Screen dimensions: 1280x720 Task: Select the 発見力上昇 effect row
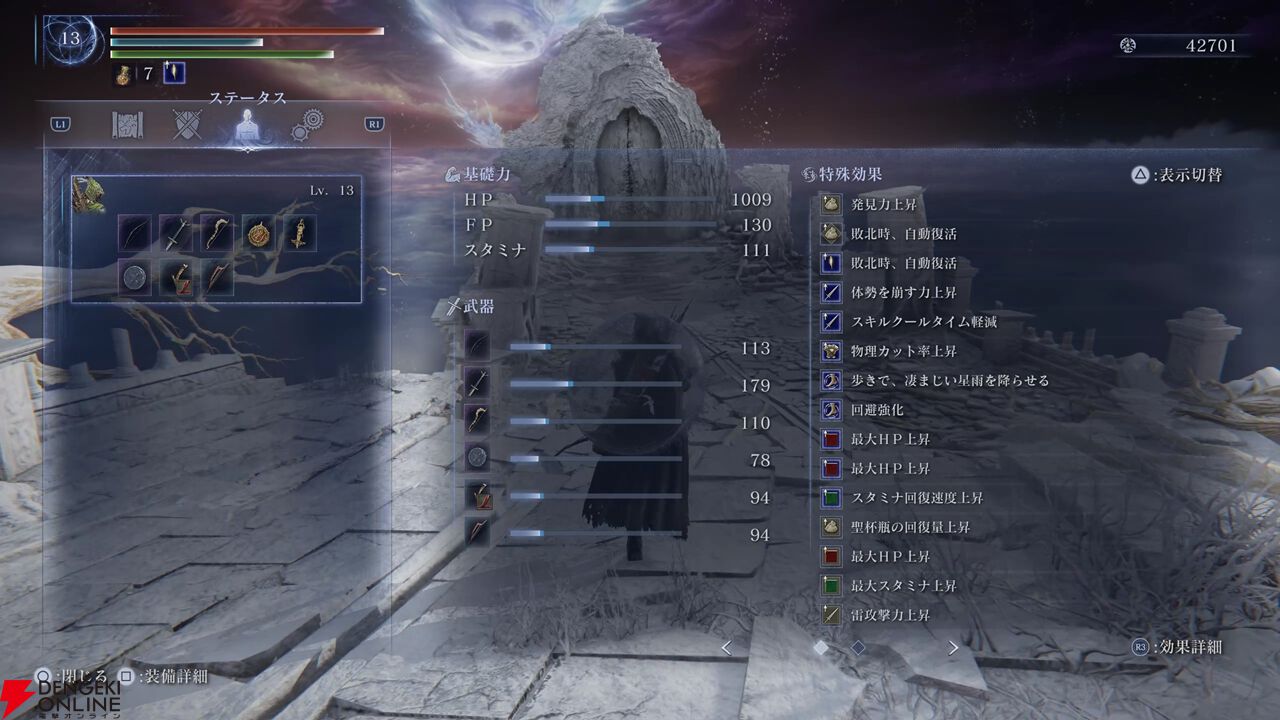point(883,205)
